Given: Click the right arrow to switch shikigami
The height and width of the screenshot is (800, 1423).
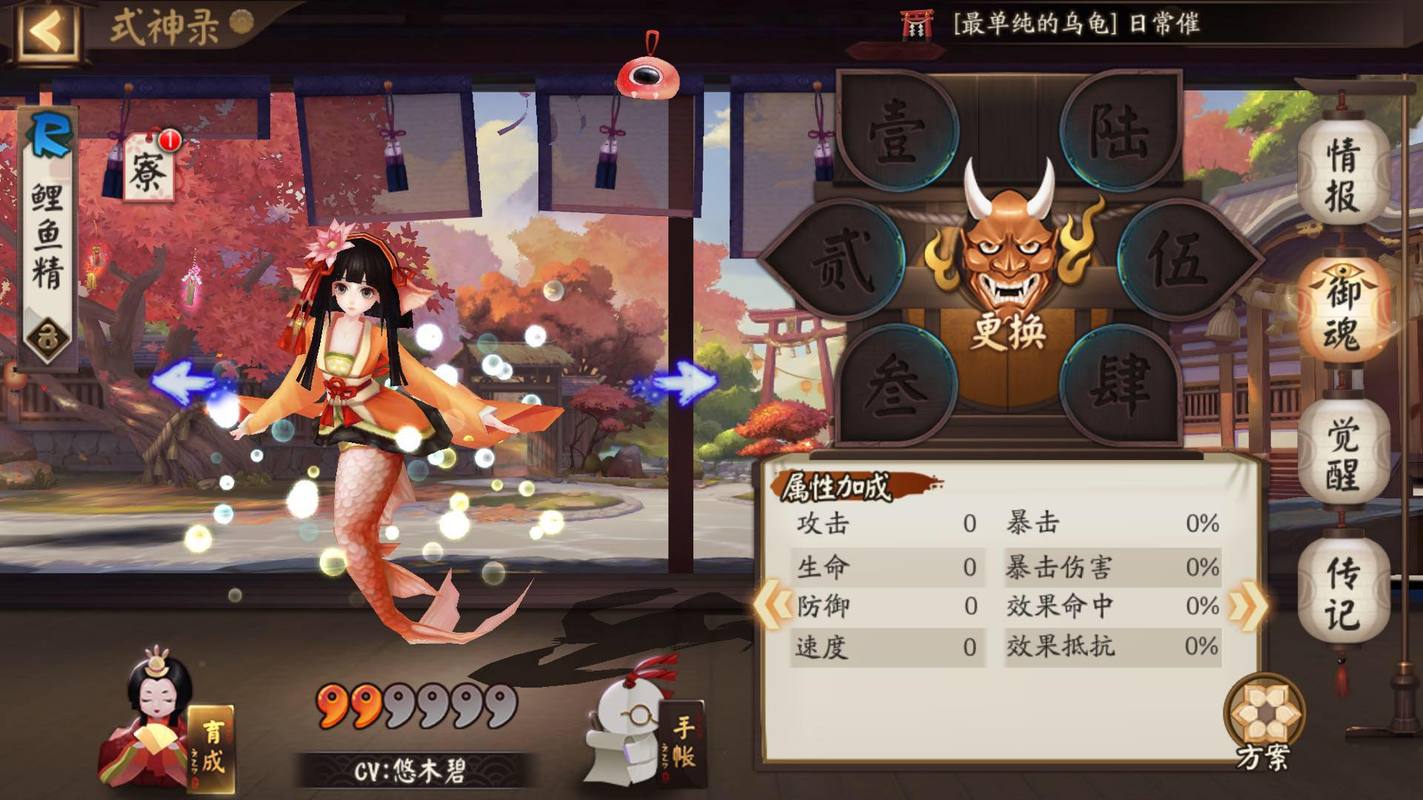Looking at the screenshot, I should click(688, 381).
